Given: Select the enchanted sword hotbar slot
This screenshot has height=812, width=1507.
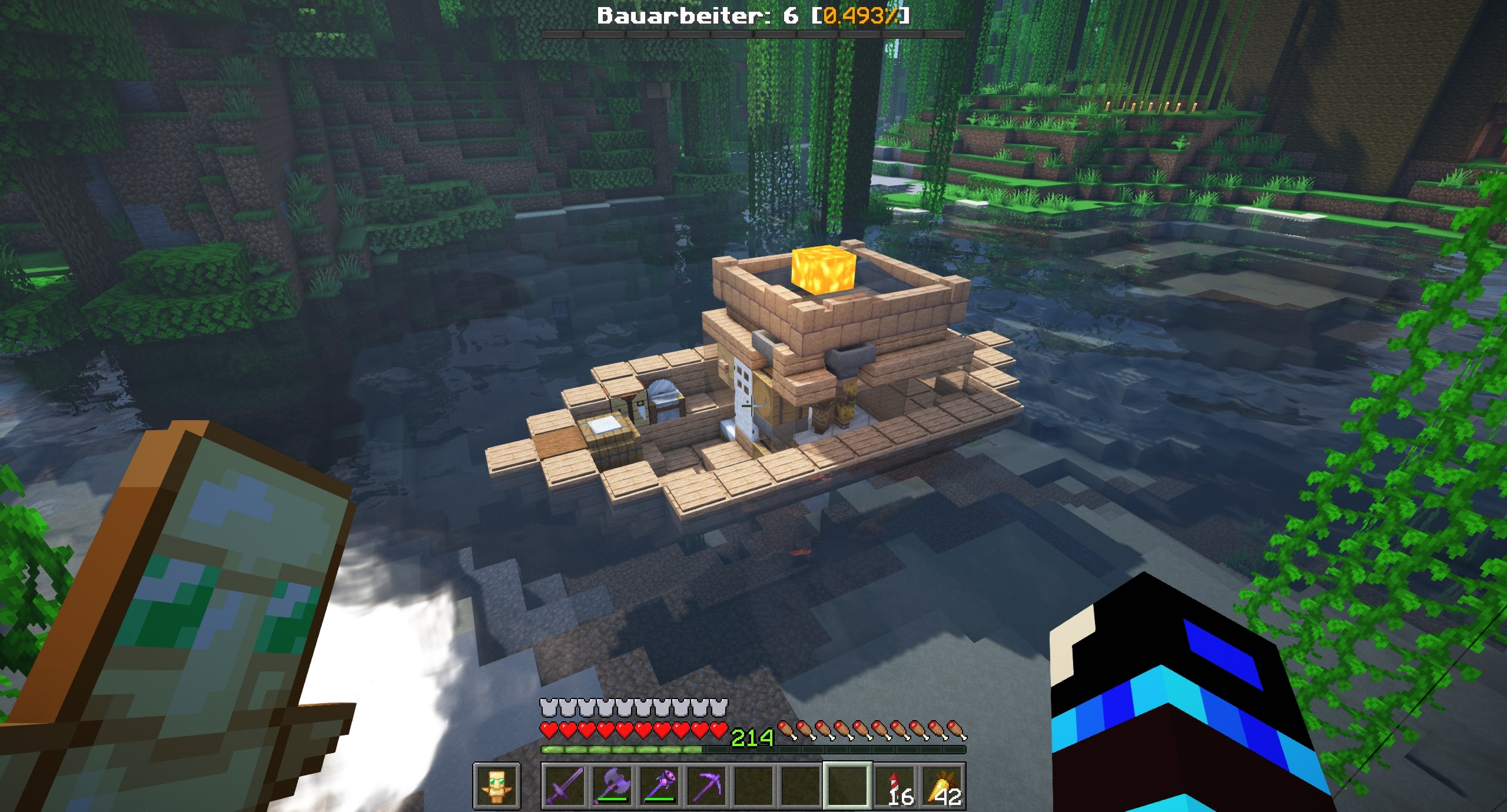Looking at the screenshot, I should [565, 786].
